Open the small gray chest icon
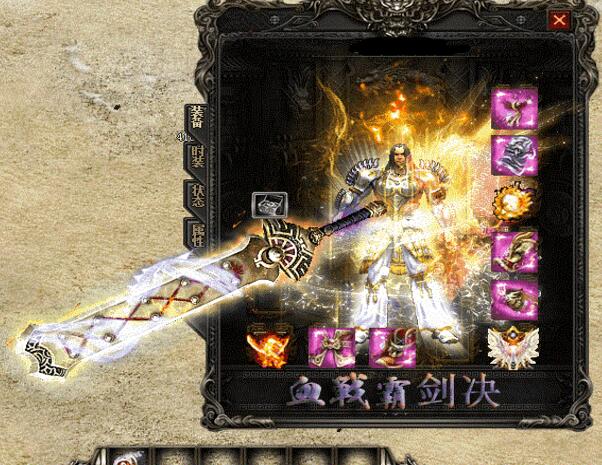The height and width of the screenshot is (465, 602). tap(269, 205)
